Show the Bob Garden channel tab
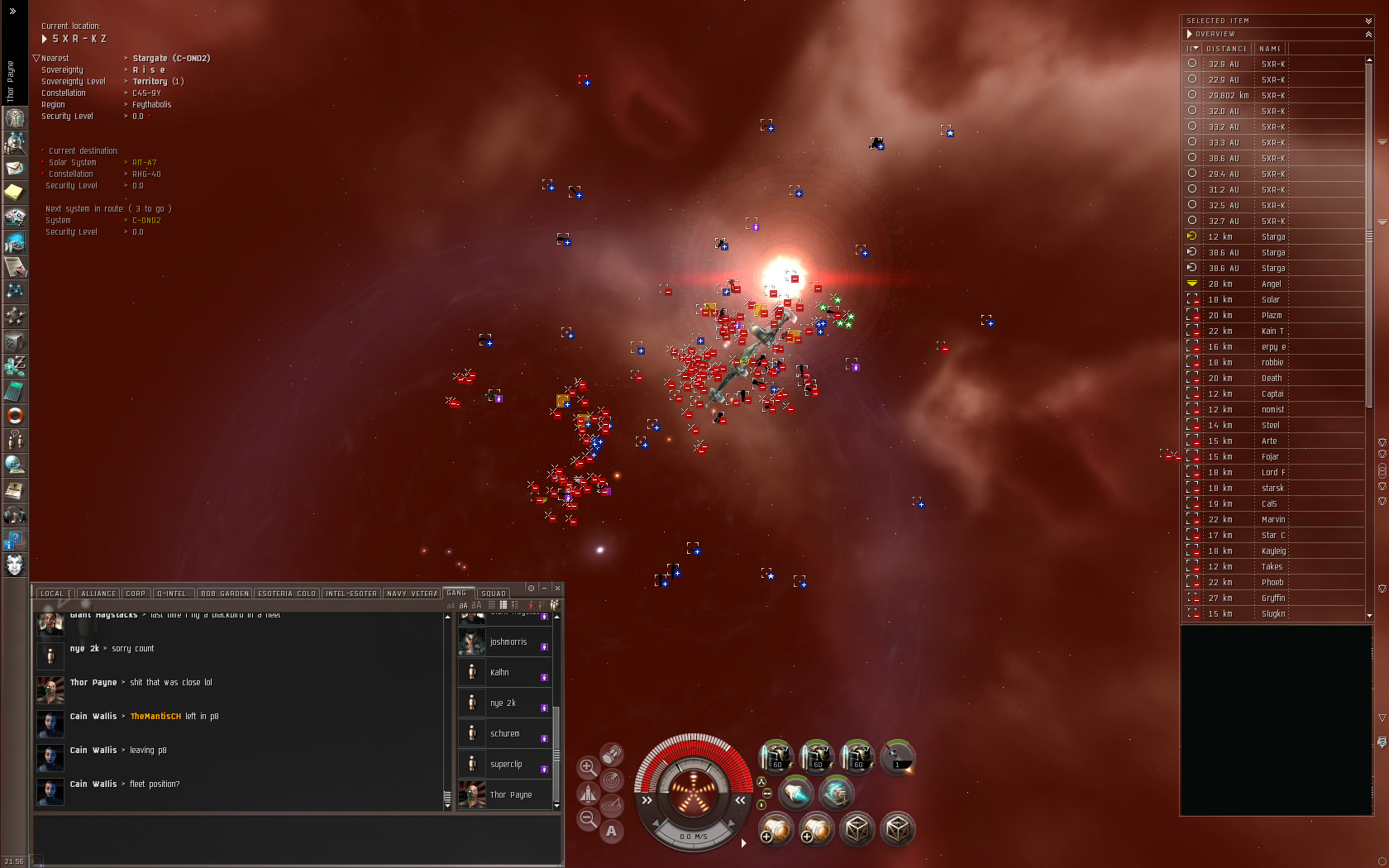Screen dimensions: 1389x868 coord(224,594)
